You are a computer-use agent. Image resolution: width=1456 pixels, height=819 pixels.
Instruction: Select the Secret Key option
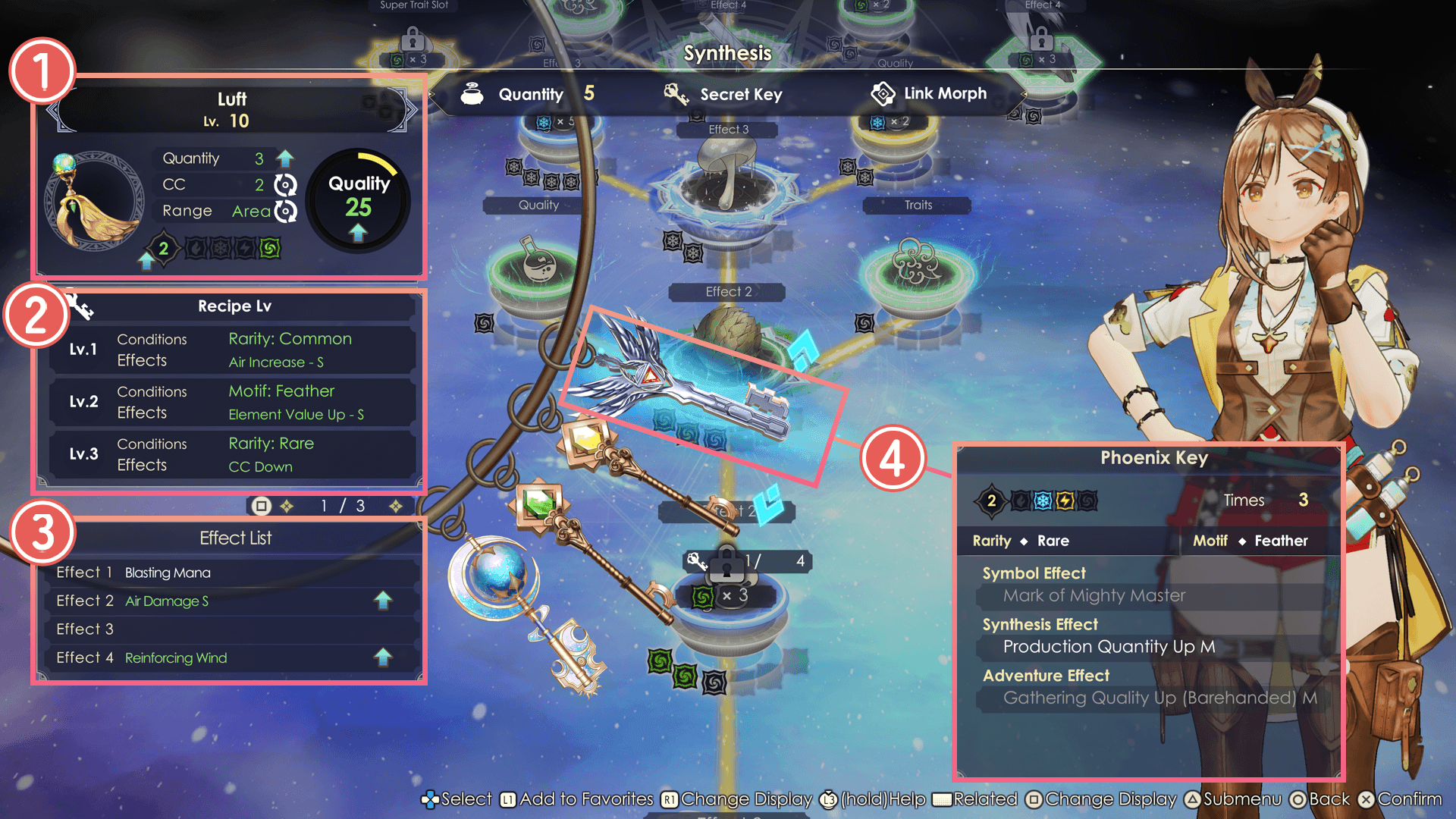coord(724,95)
